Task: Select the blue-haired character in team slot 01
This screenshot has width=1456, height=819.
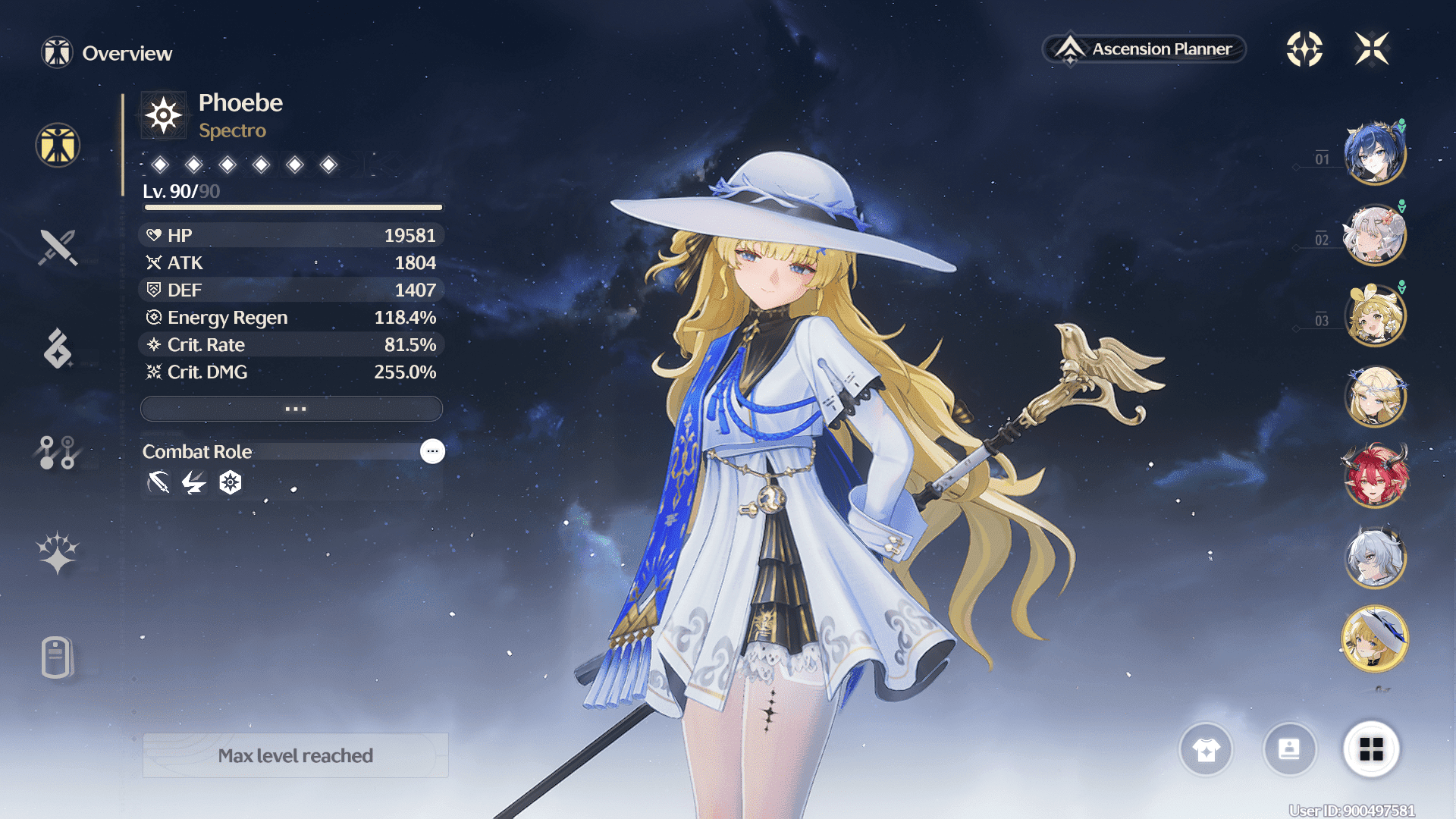Action: coord(1374,154)
